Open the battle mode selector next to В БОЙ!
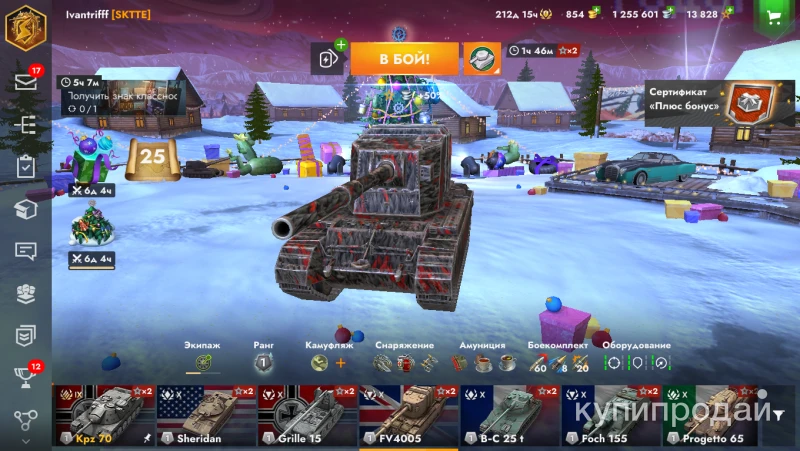This screenshot has width=800, height=451. pos(482,59)
